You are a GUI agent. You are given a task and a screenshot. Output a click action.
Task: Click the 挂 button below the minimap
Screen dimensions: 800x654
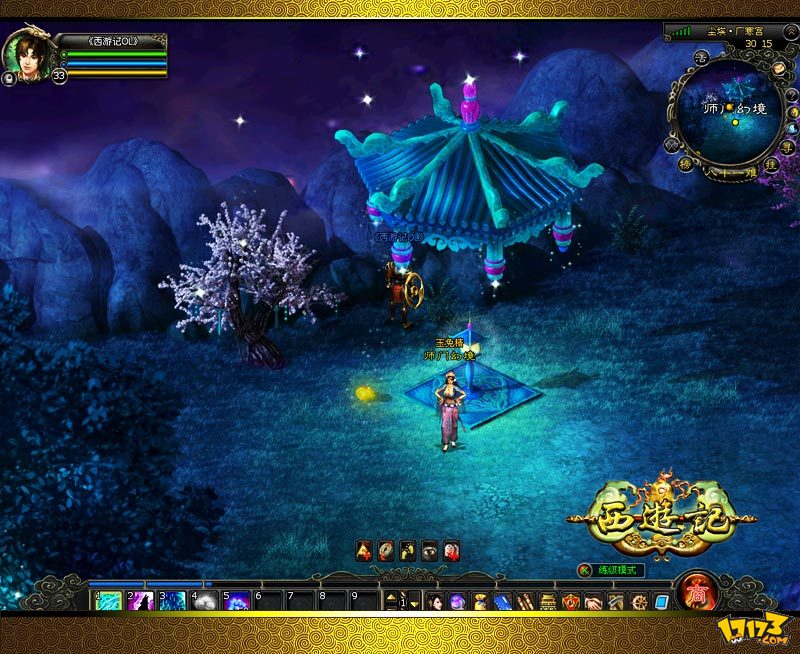click(x=771, y=163)
